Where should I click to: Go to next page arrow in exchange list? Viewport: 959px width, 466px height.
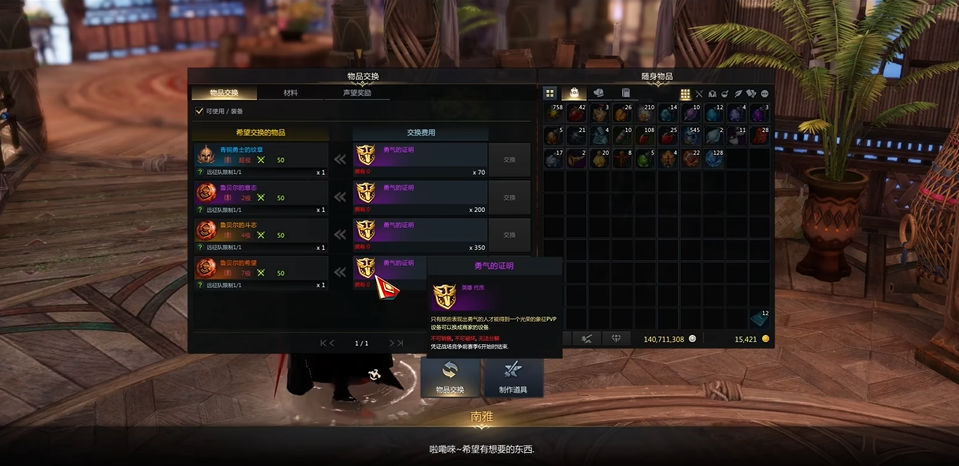coord(395,343)
